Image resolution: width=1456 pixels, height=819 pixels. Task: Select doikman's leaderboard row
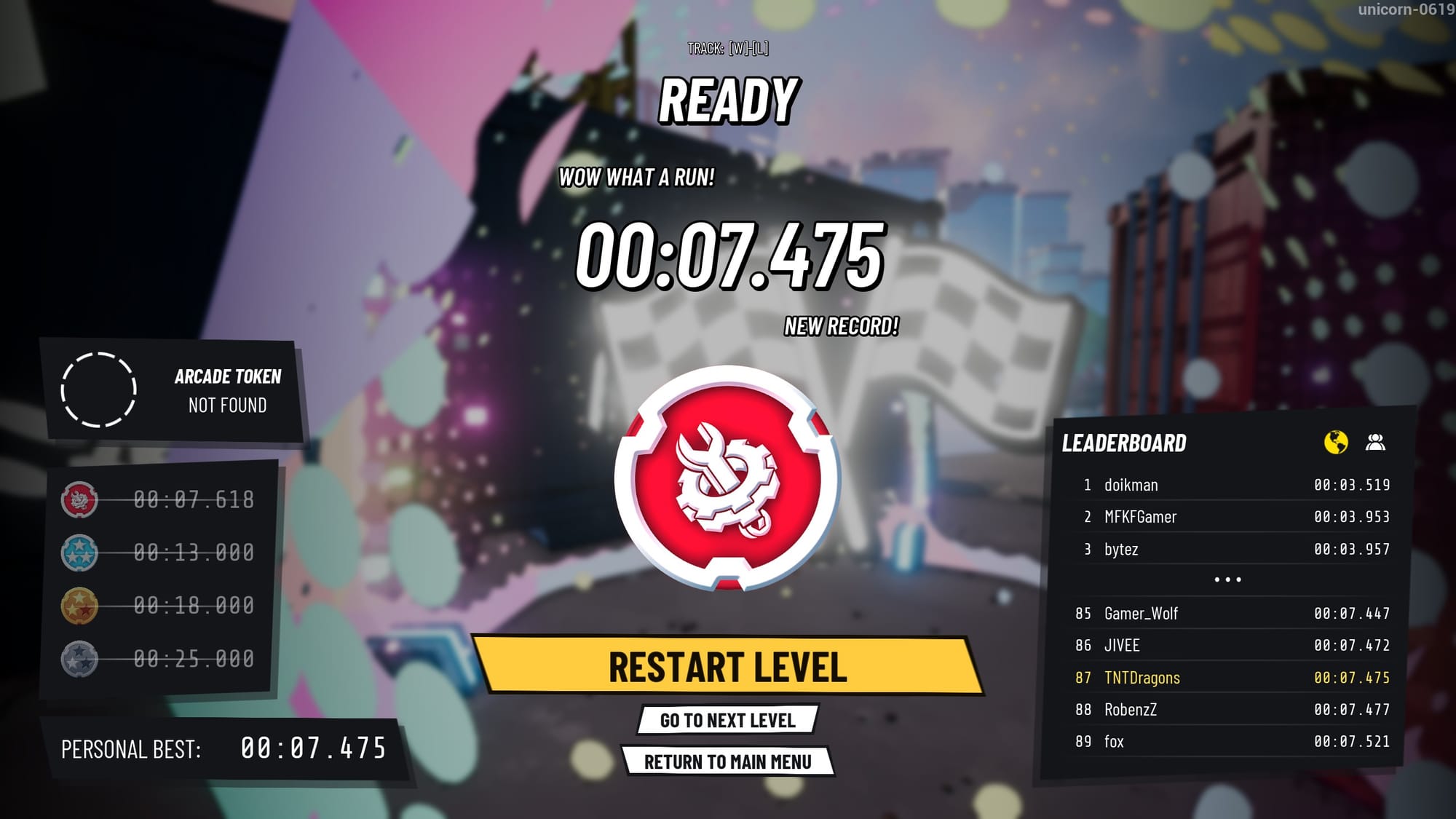point(1232,485)
